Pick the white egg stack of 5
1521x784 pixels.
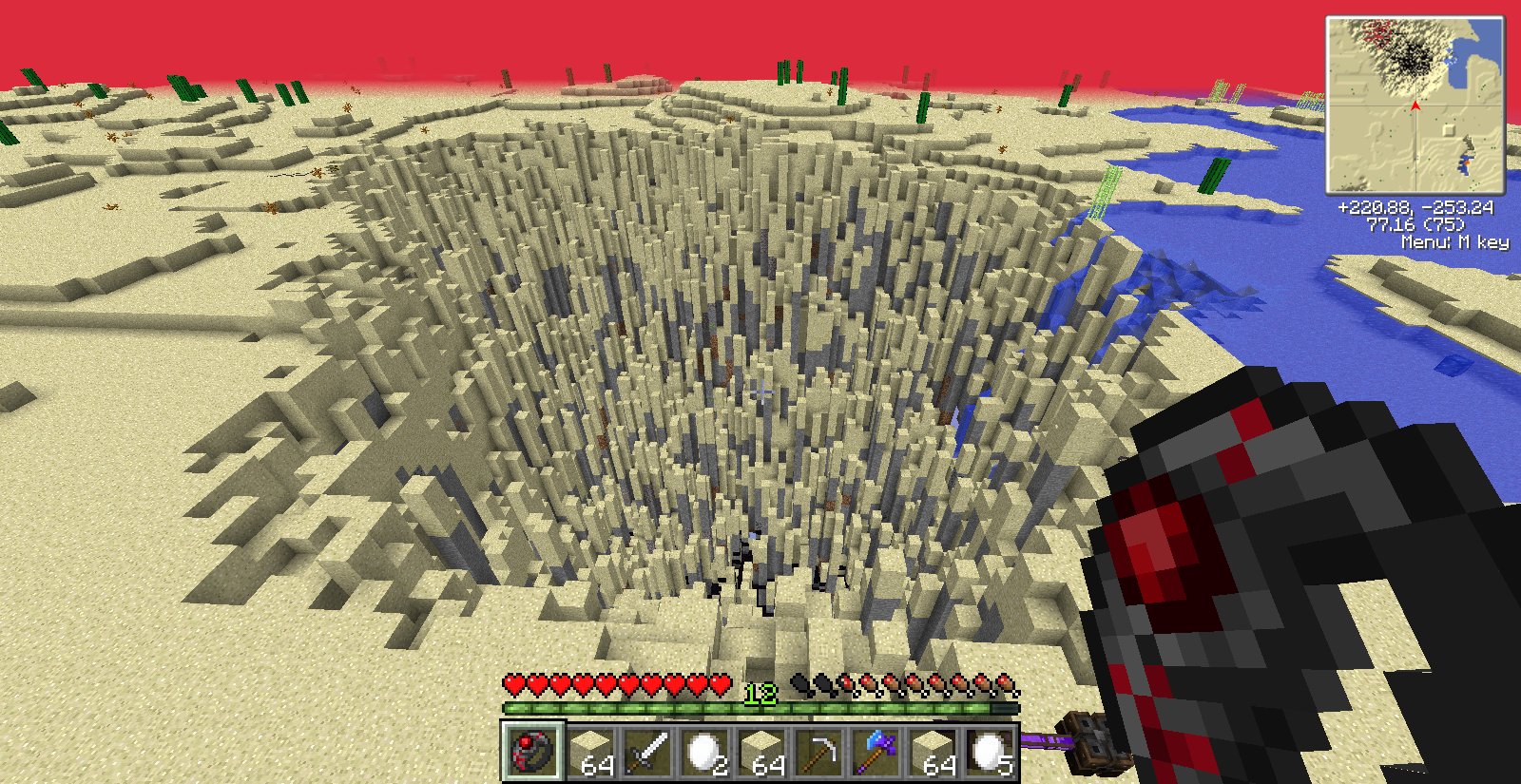tap(990, 752)
